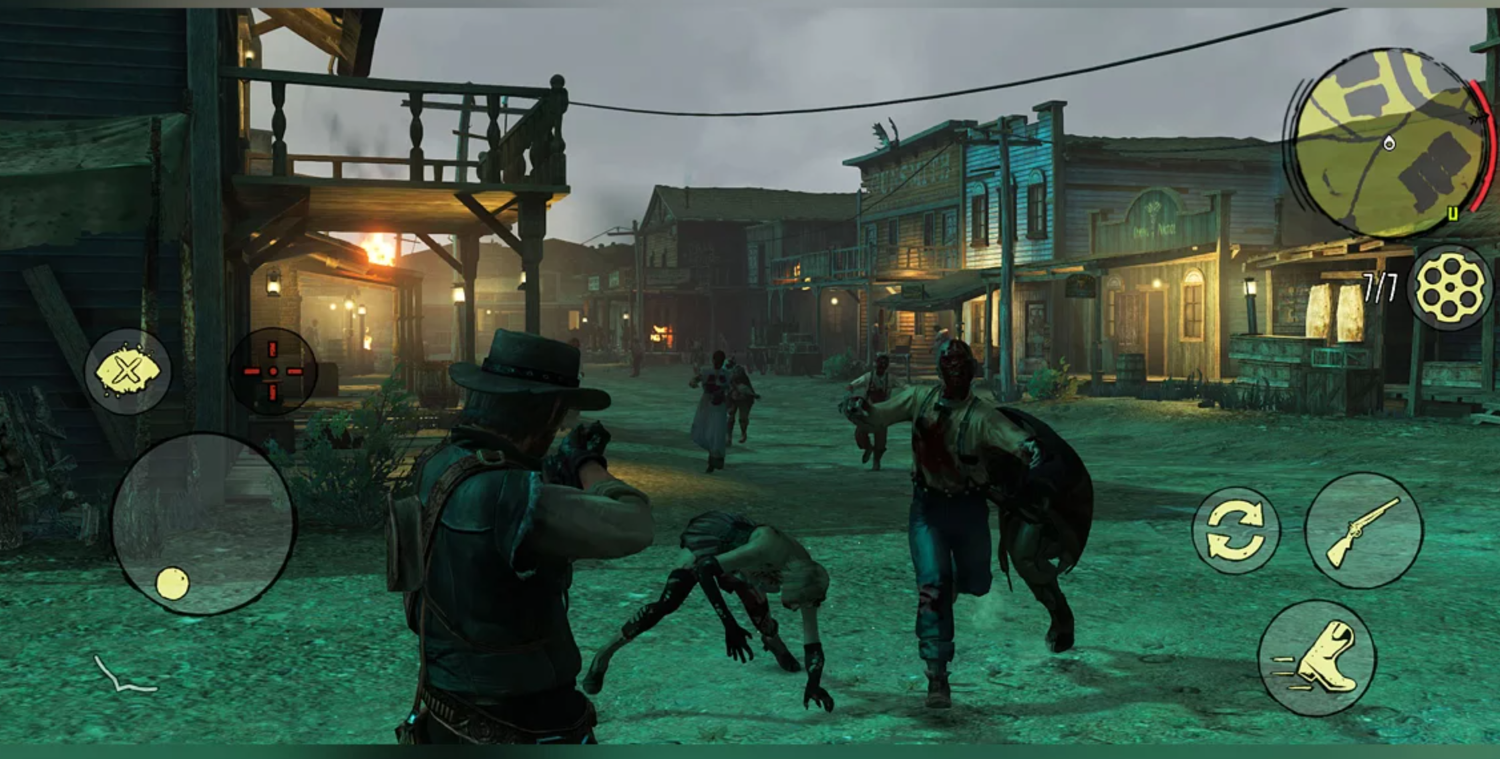Select the rifle weapon button
The image size is (1500, 759).
pyautogui.click(x=1363, y=530)
